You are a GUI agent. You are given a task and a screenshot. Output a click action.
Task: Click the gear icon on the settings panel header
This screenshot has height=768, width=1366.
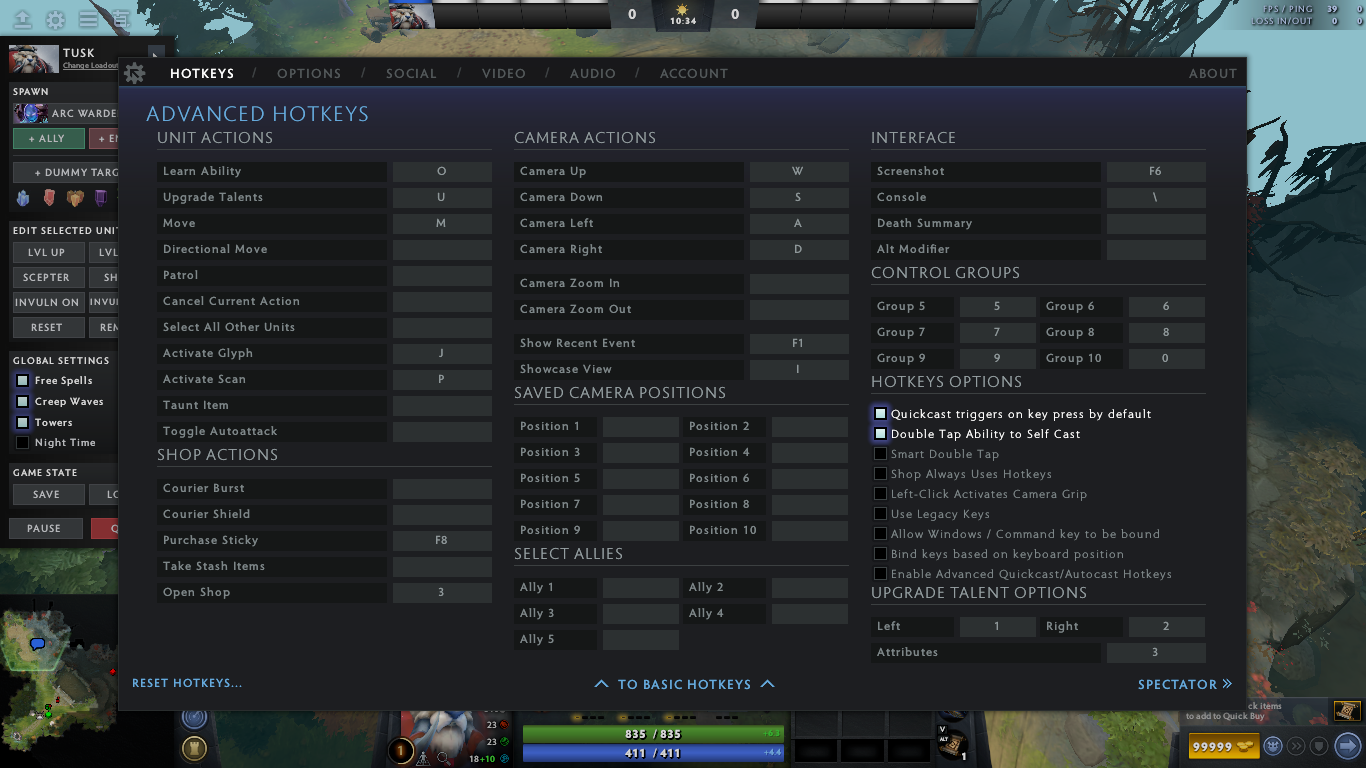click(x=135, y=72)
